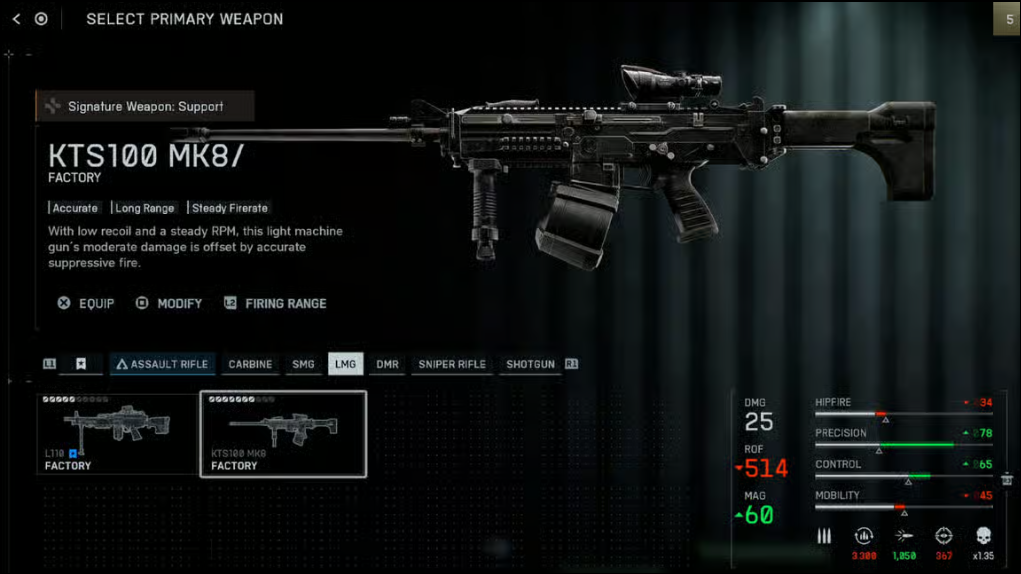The width and height of the screenshot is (1021, 574).
Task: Choose the KTS100 MK8 Factory tile
Action: coord(283,433)
